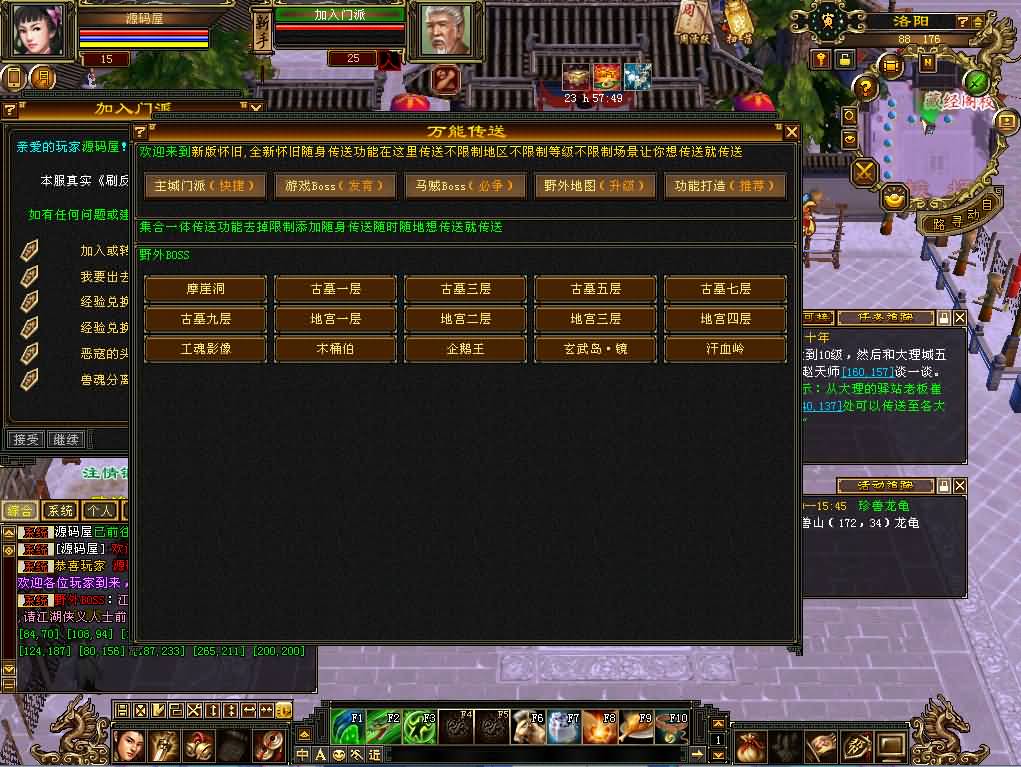Go to the 企鹅王 boss

click(466, 349)
